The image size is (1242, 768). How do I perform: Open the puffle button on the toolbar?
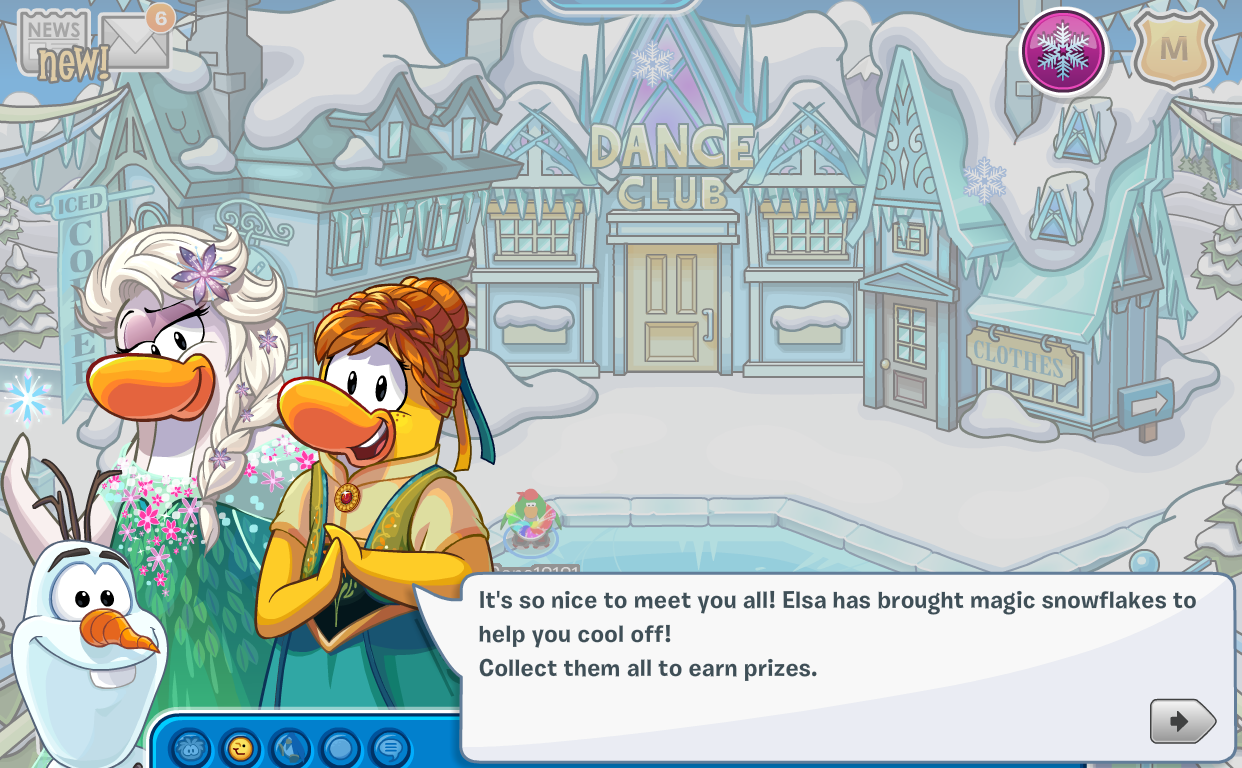[190, 748]
